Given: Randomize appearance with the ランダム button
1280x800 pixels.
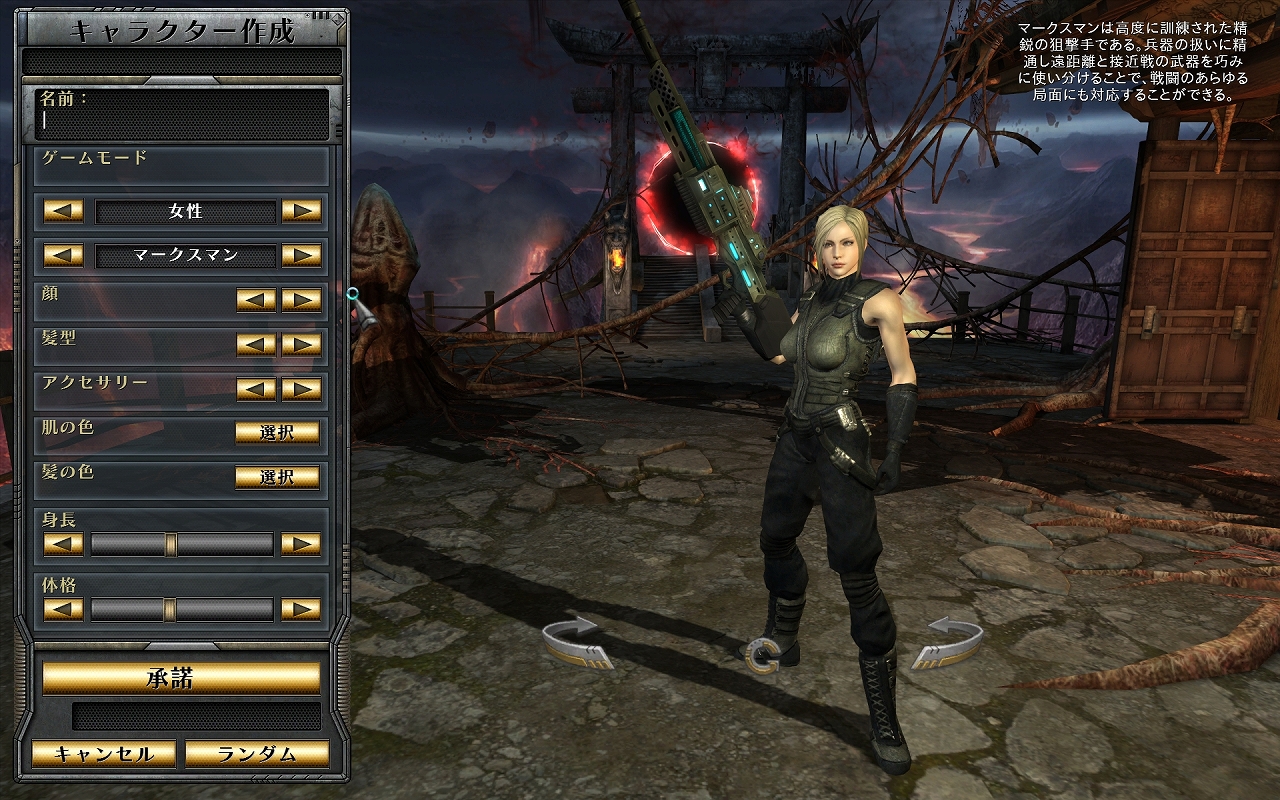Looking at the screenshot, I should pos(257,754).
